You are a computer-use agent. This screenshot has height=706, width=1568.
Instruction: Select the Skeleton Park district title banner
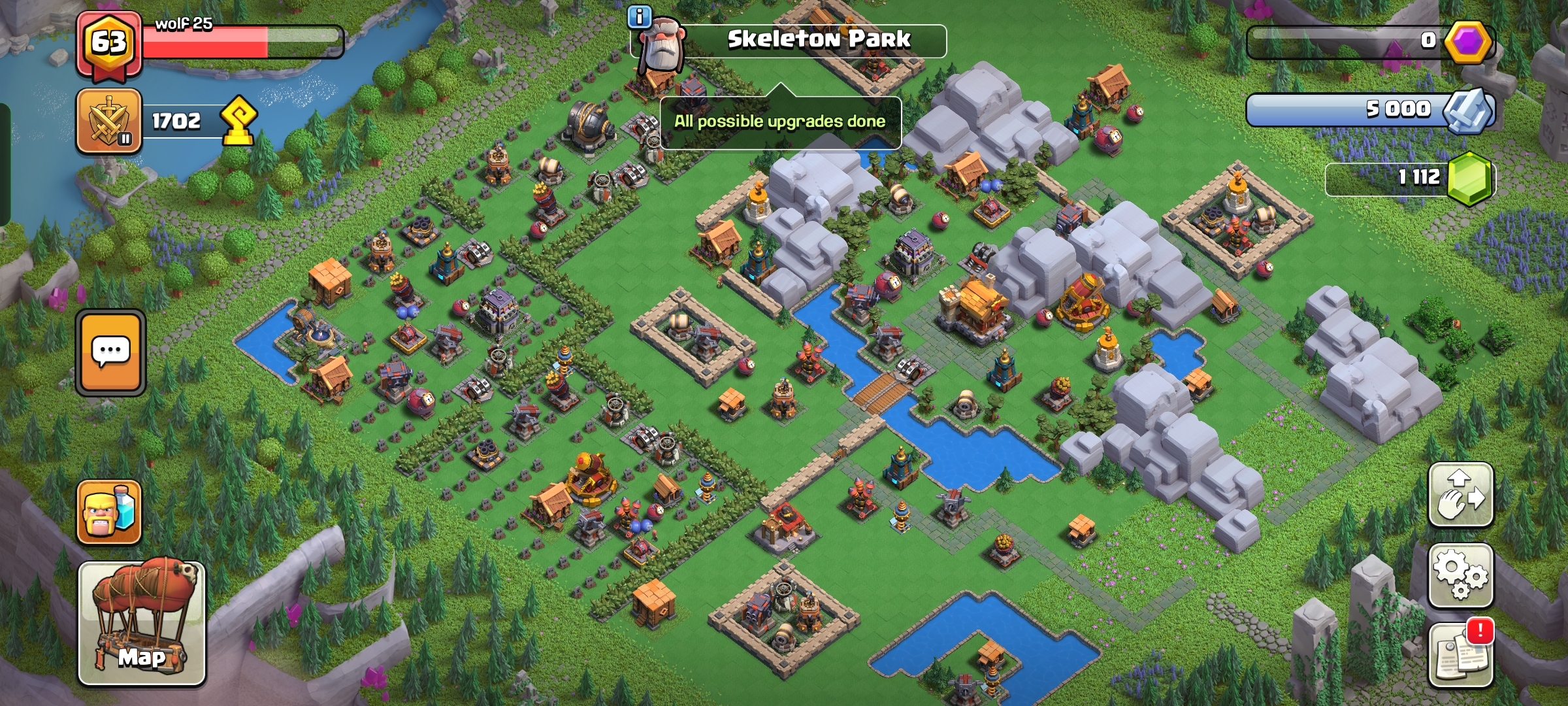[819, 41]
